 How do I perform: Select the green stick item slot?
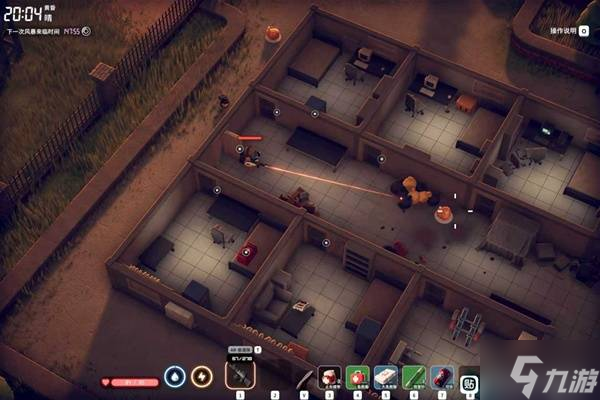[414, 378]
